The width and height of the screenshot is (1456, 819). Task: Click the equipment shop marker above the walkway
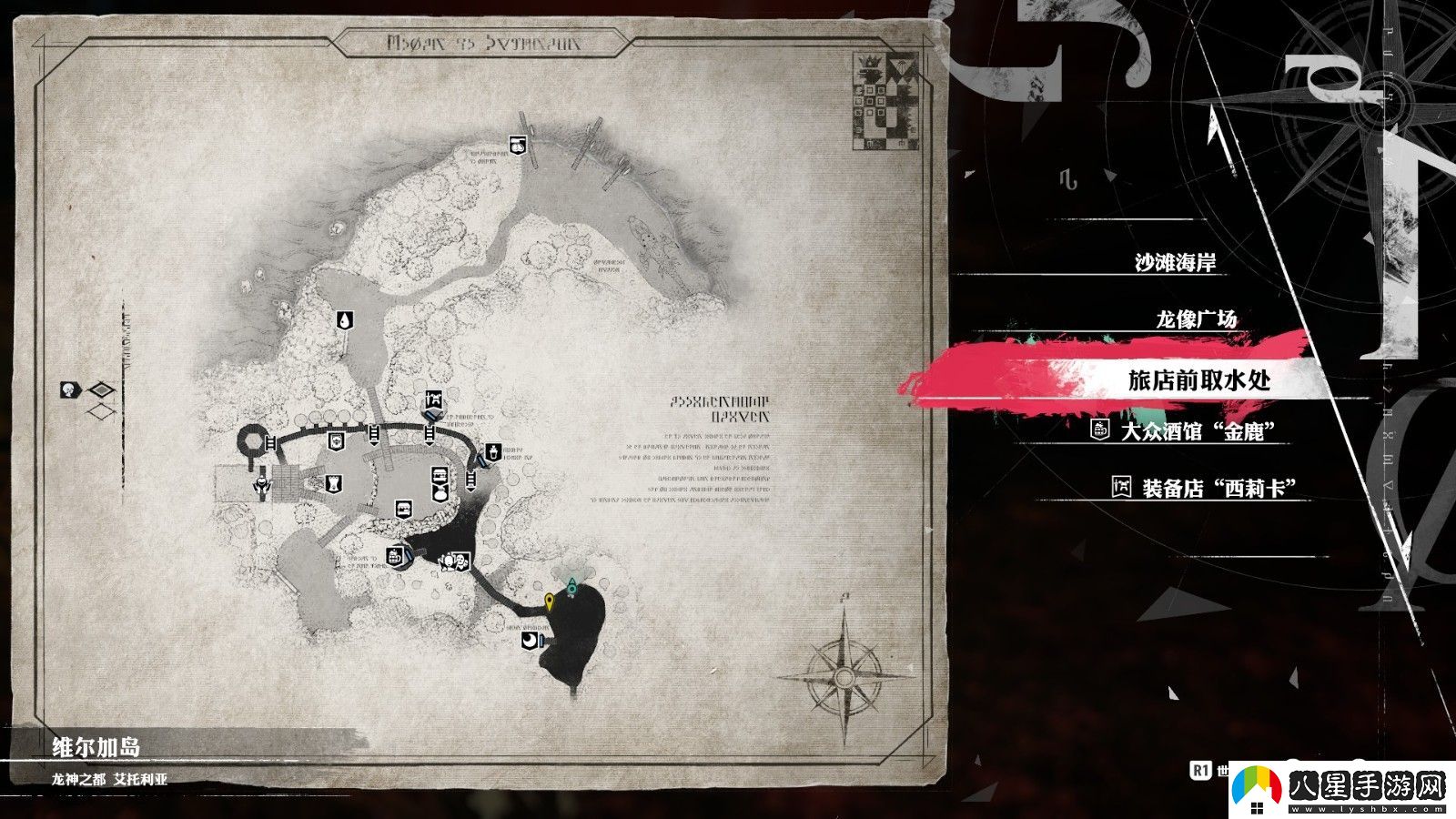pos(433,400)
